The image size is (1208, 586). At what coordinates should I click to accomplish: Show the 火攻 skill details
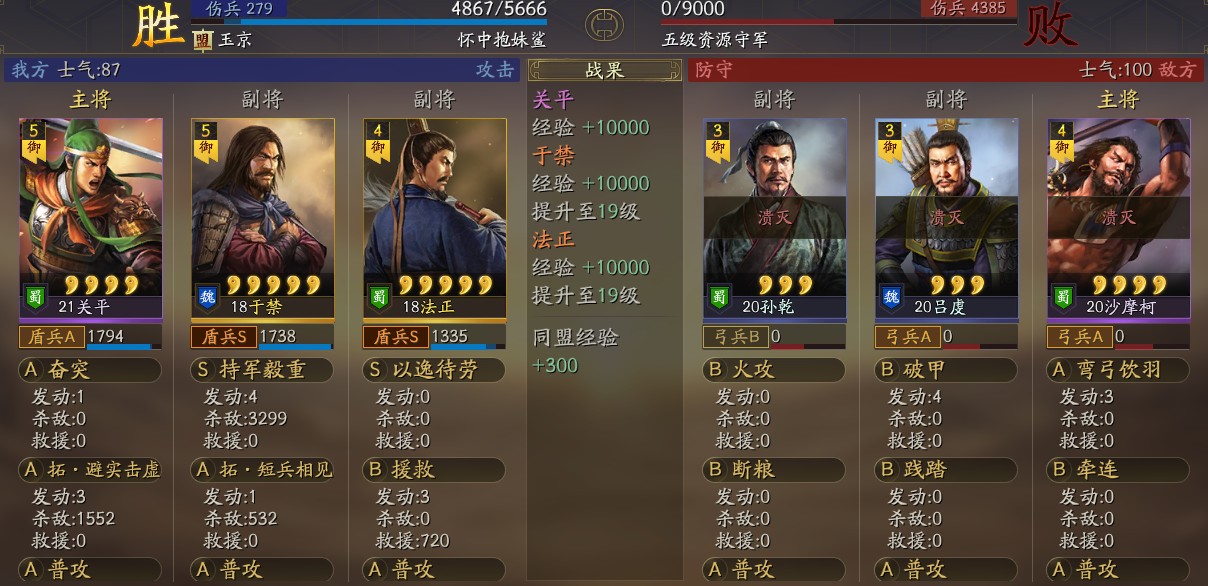774,370
